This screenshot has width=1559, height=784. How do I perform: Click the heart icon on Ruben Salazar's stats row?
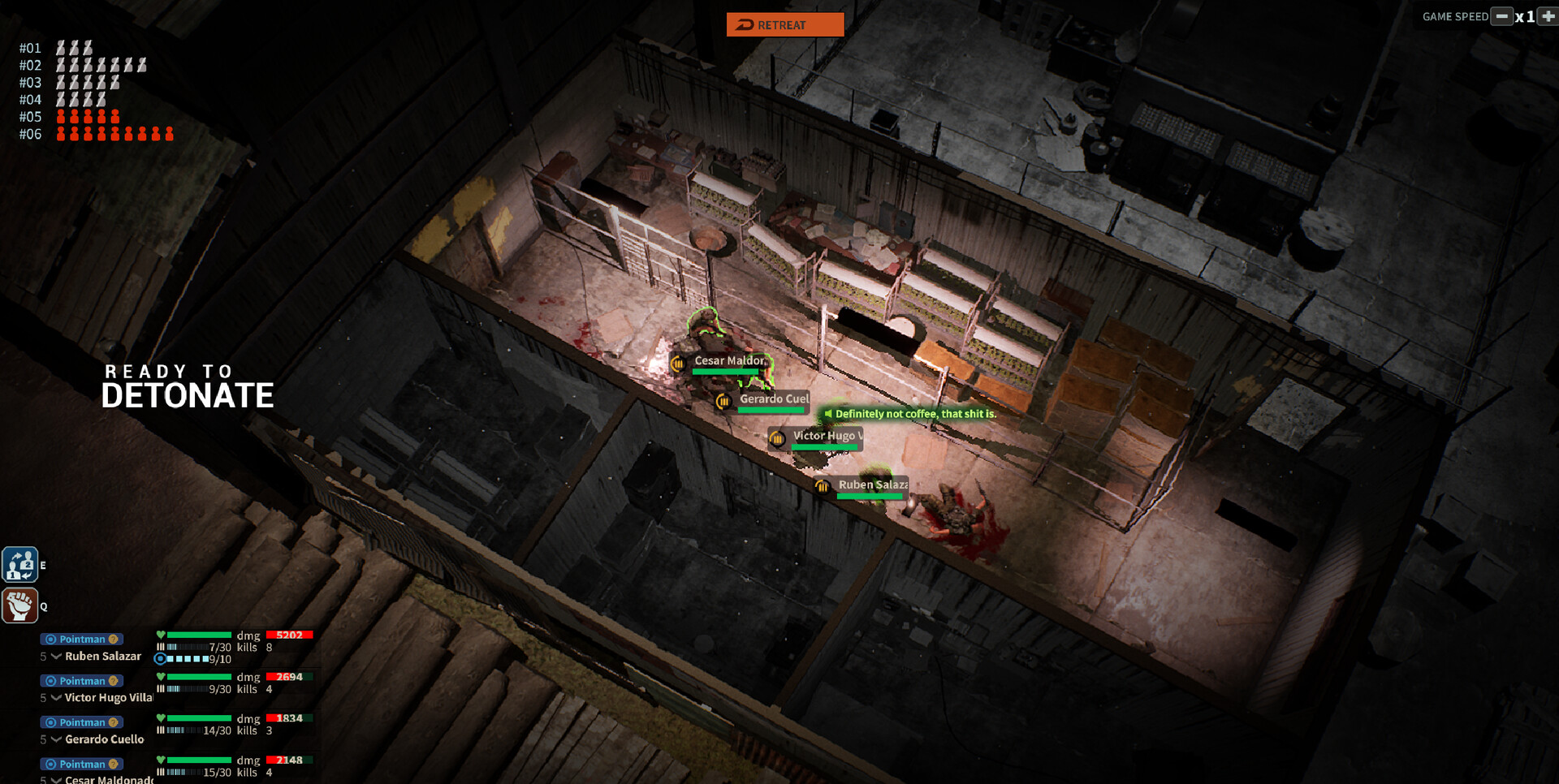point(161,635)
